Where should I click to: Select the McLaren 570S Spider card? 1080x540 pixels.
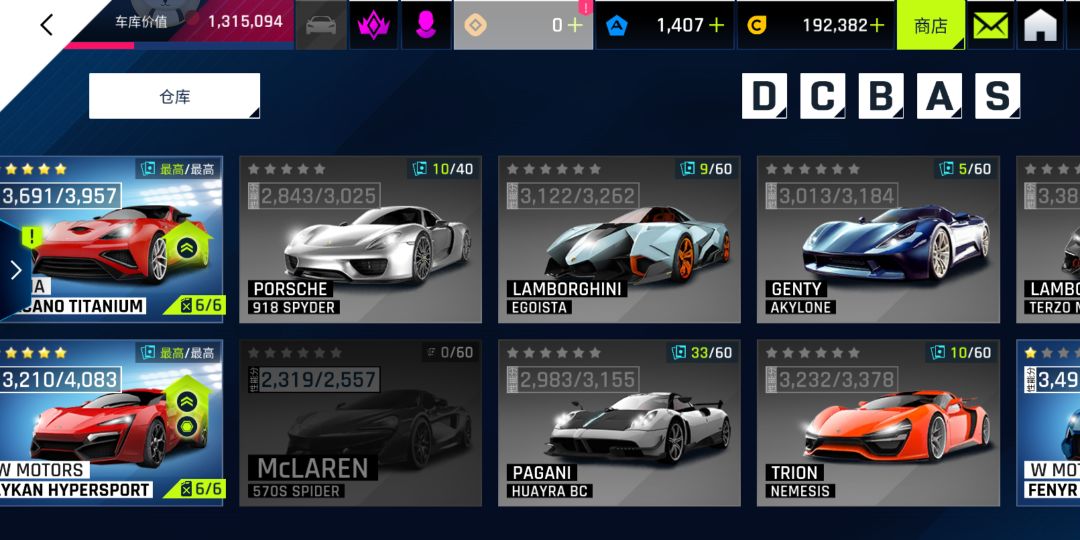click(x=360, y=423)
